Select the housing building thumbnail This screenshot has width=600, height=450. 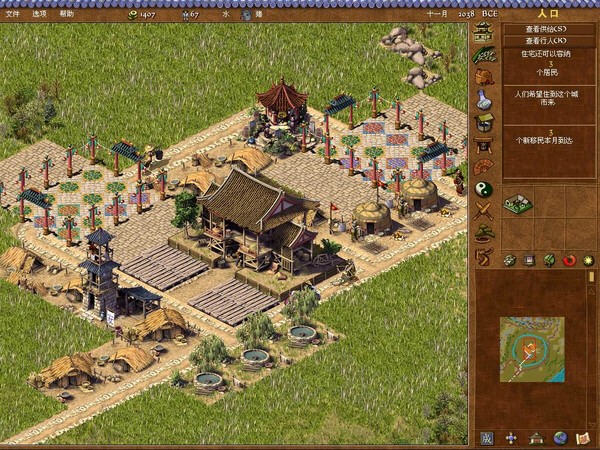pos(517,203)
